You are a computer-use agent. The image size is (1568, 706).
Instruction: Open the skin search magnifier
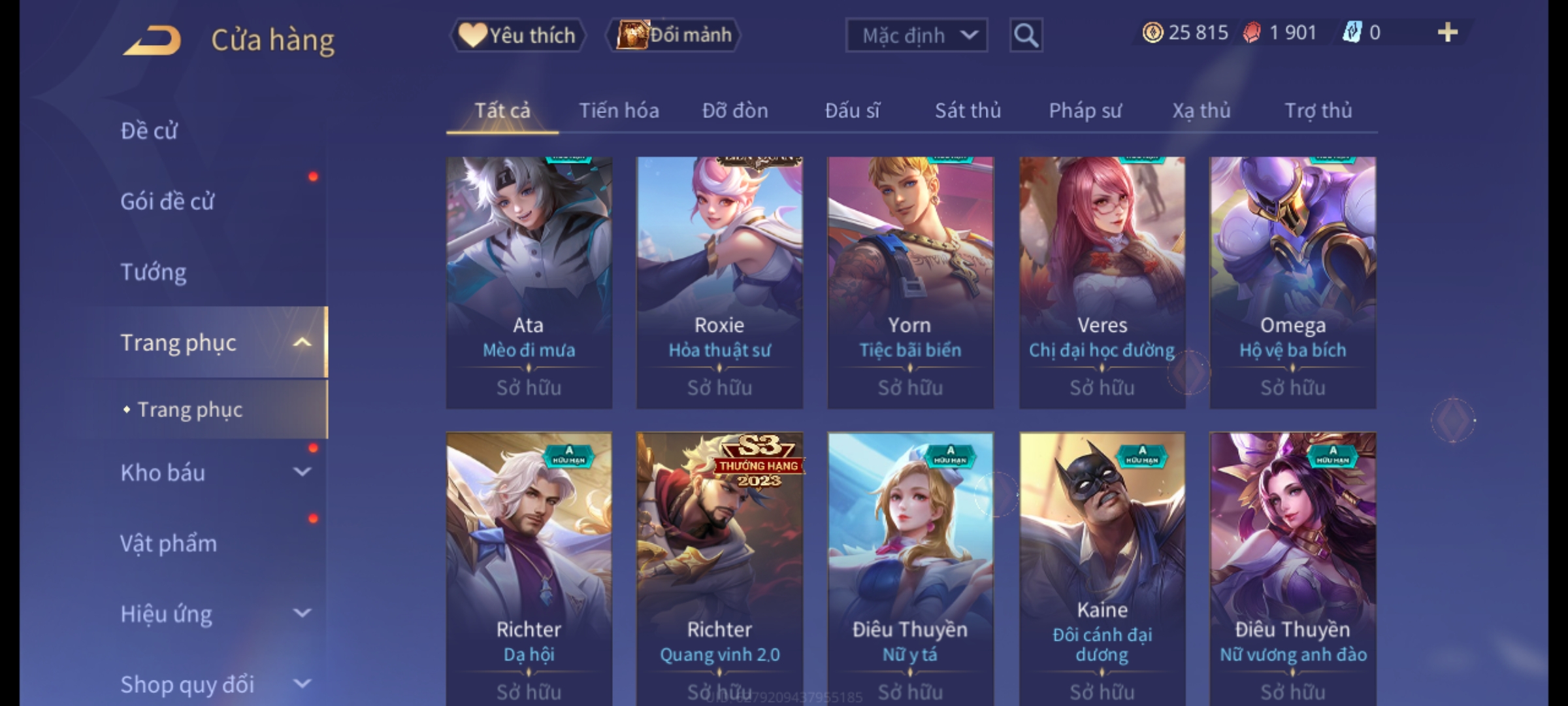(x=1026, y=35)
